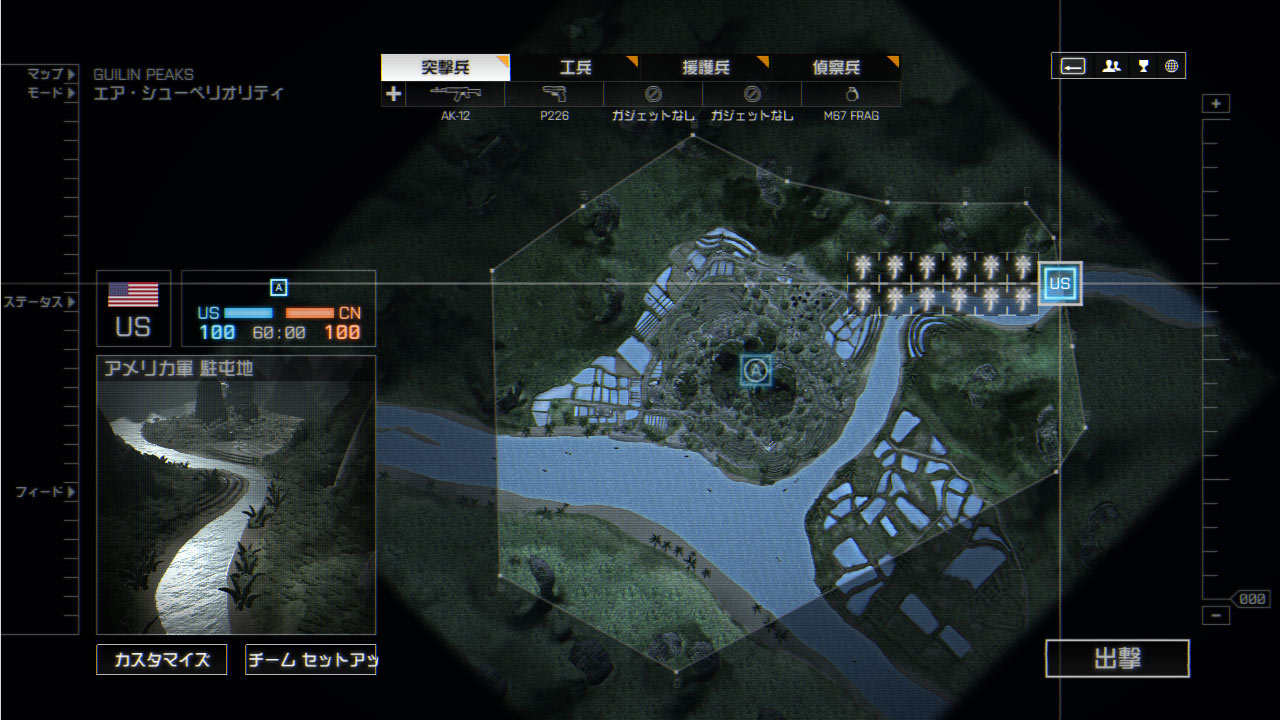Click the objective A marker on map
This screenshot has width=1280, height=720.
(x=756, y=371)
